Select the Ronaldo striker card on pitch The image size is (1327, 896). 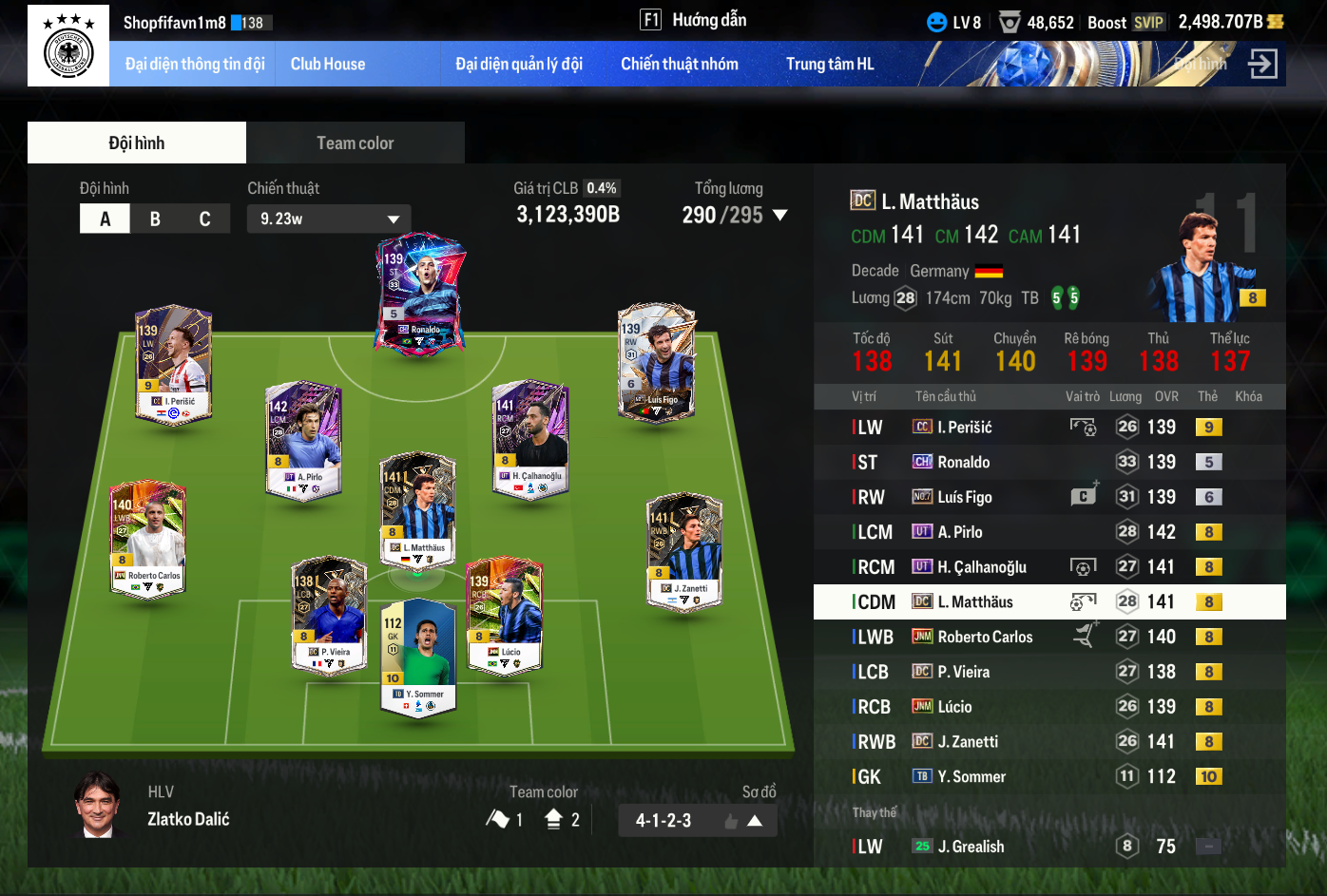pos(420,293)
